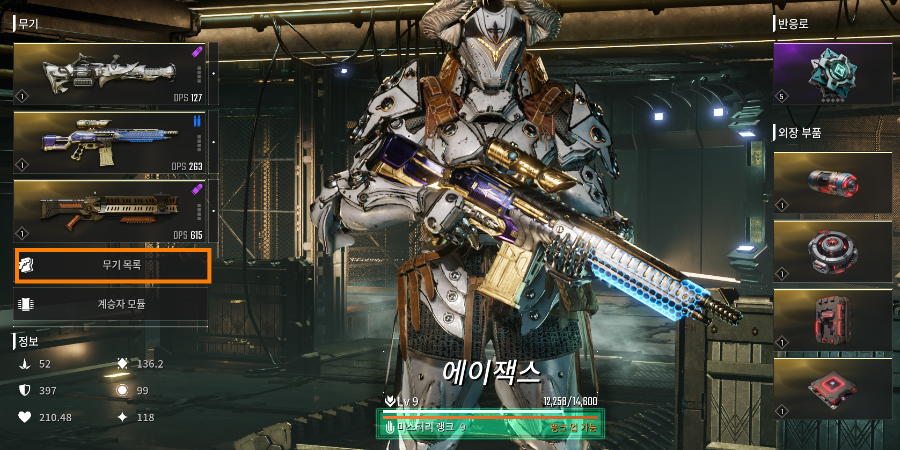Select the weapon slot with DPS 615

click(110, 211)
